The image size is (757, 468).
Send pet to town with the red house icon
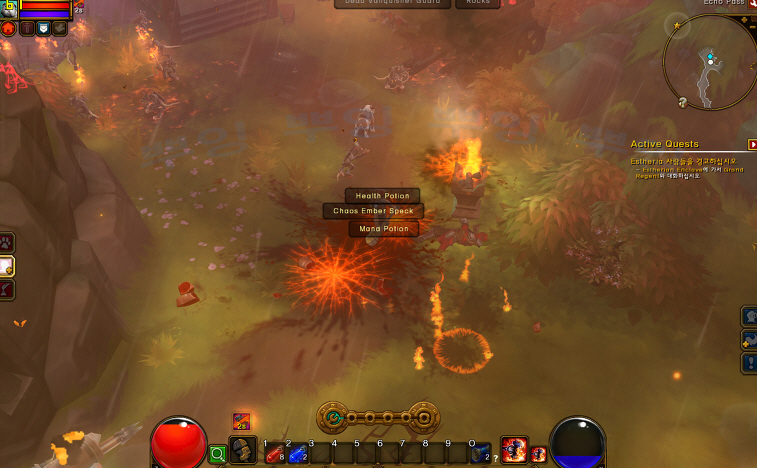9,29
